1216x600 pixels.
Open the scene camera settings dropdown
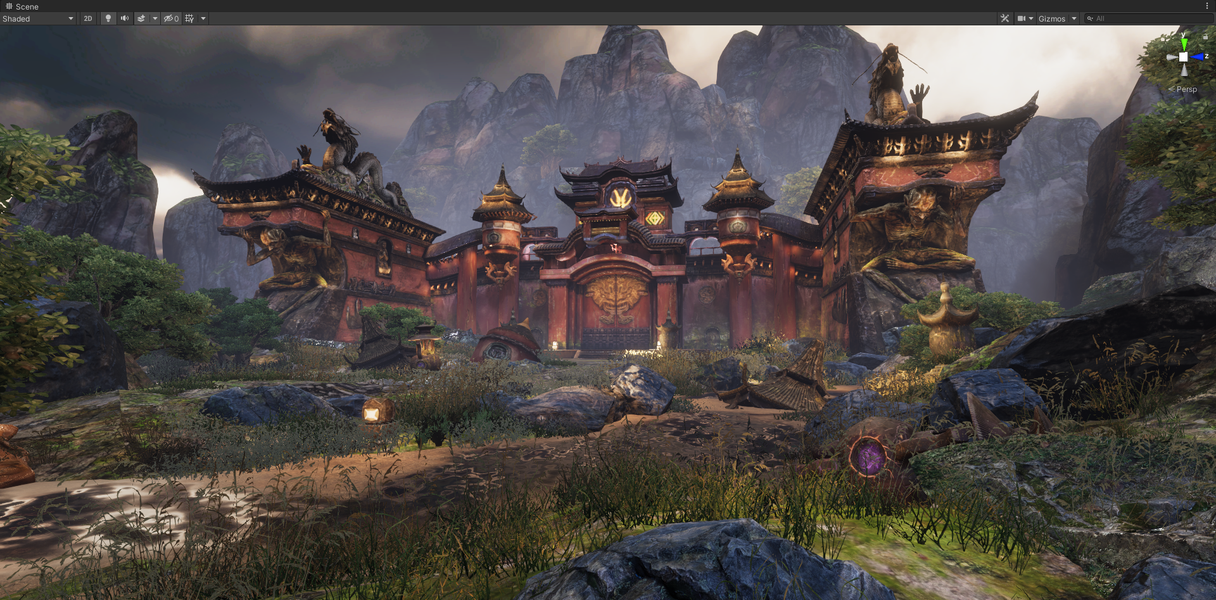point(1025,19)
